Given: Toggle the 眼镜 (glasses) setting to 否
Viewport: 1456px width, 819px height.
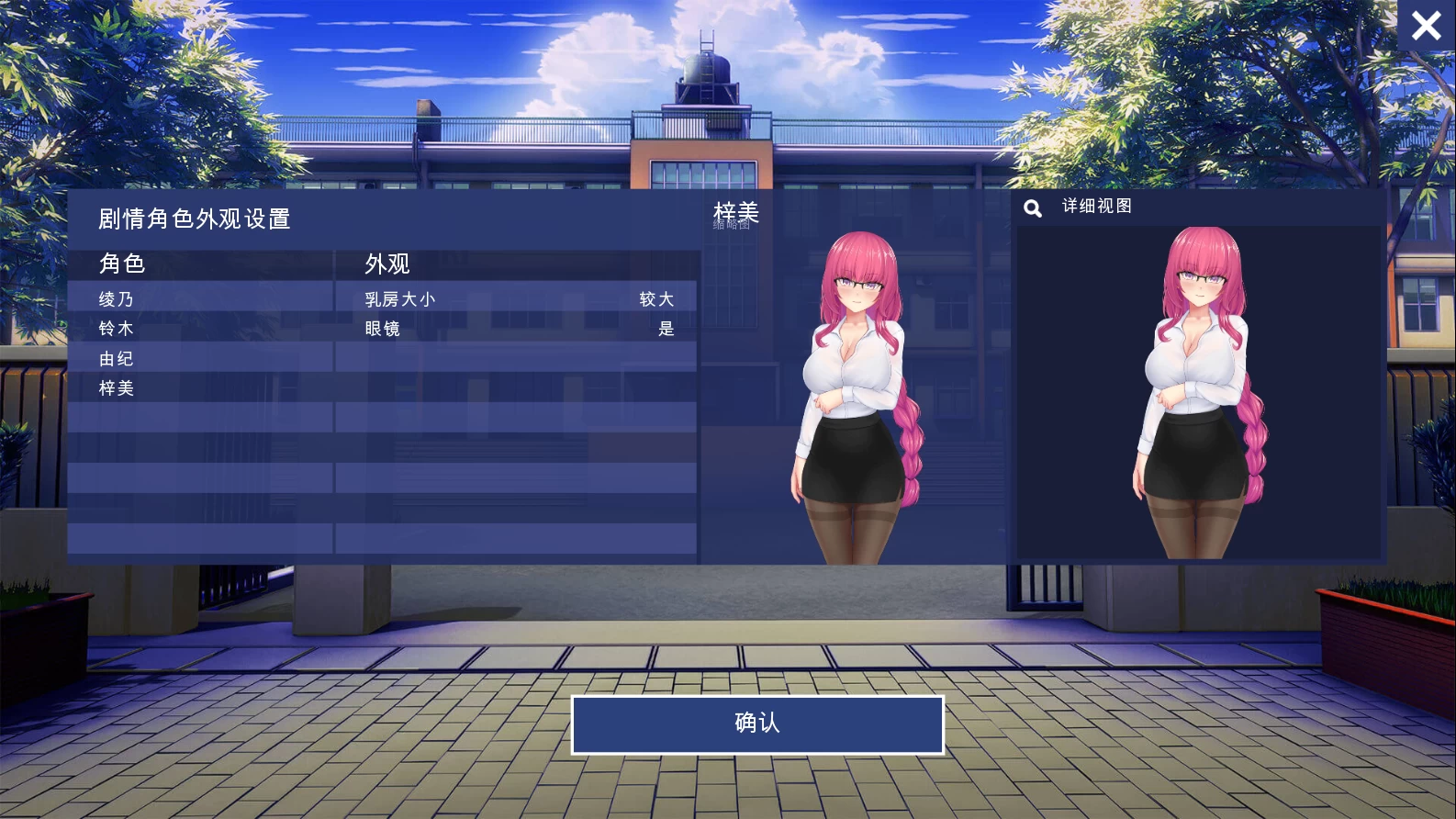Looking at the screenshot, I should [668, 328].
